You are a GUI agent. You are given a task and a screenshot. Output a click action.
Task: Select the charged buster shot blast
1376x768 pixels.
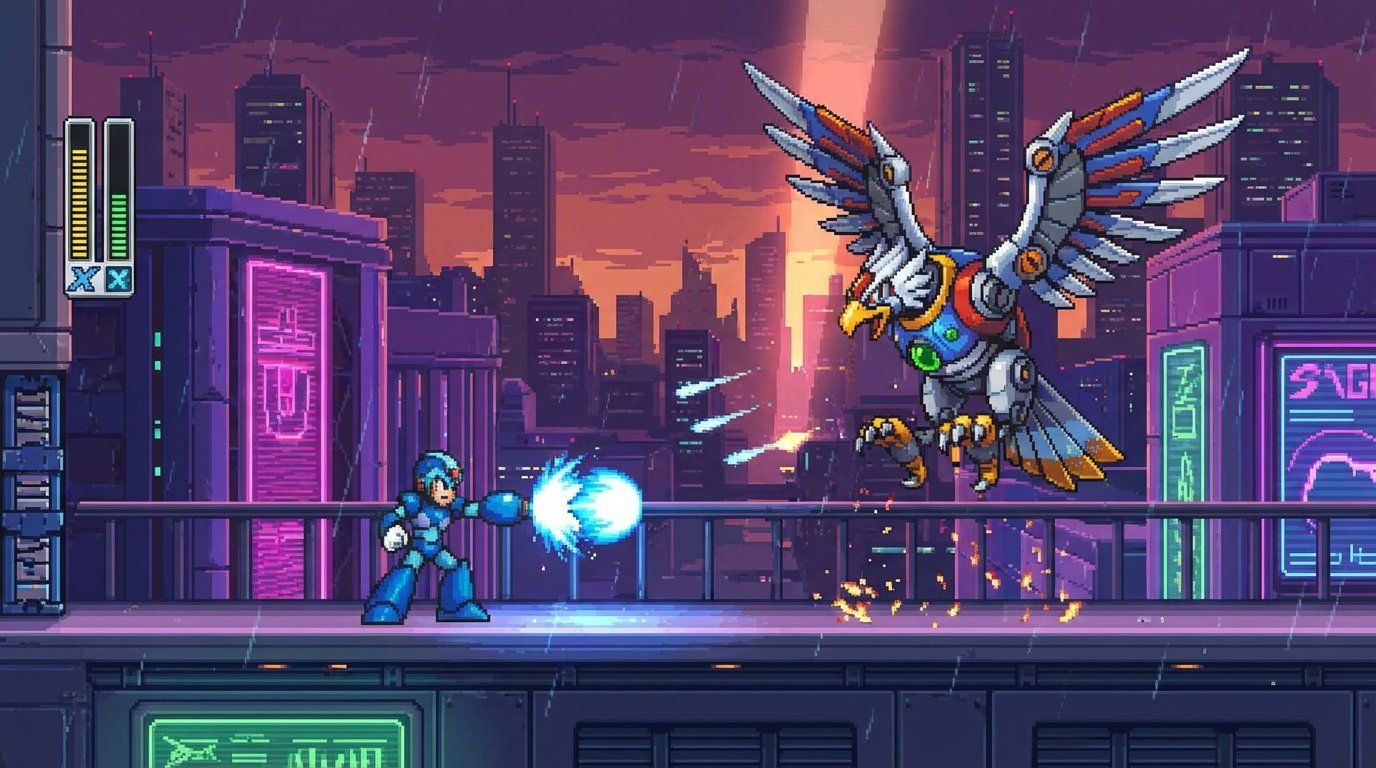590,500
